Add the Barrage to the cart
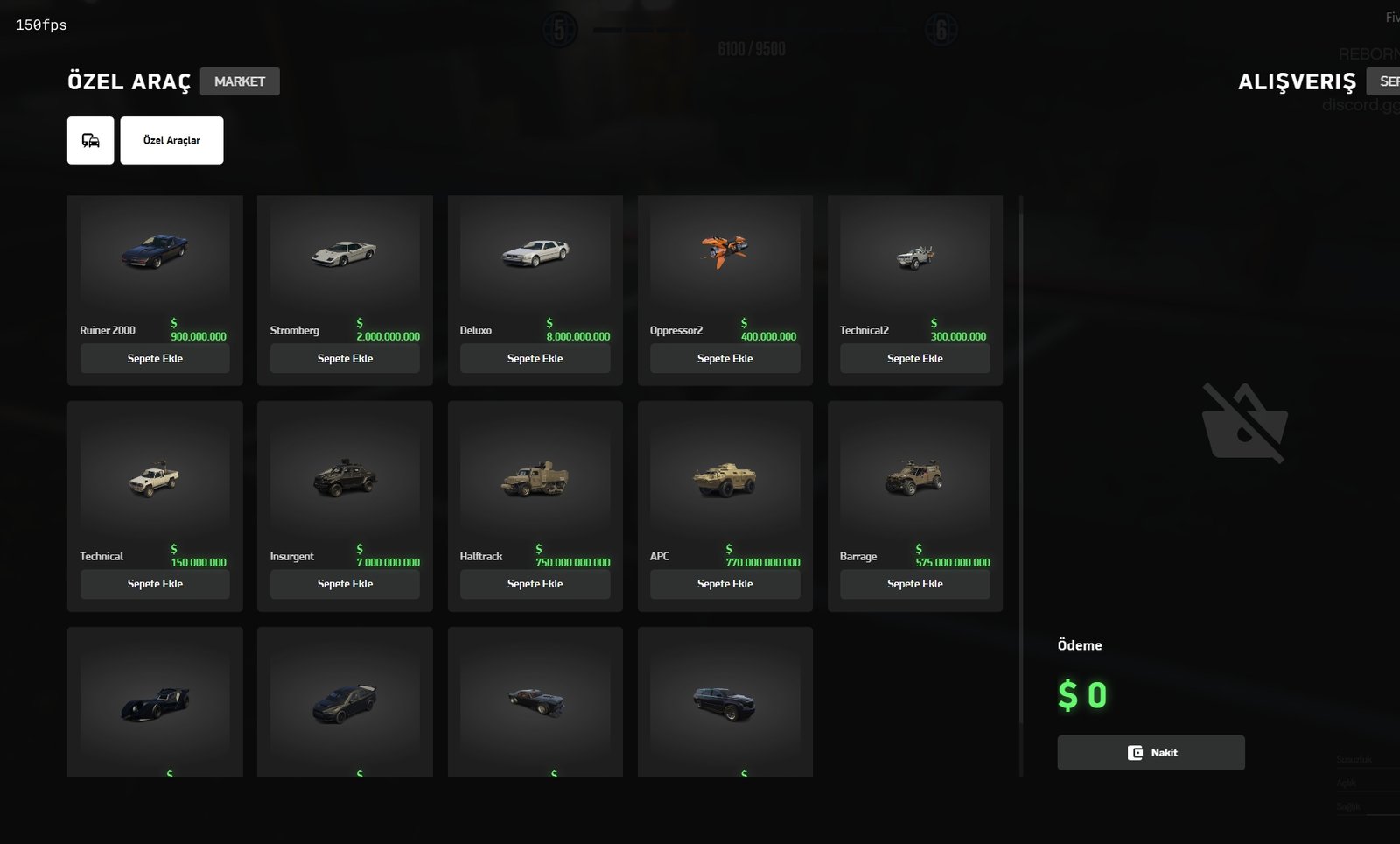This screenshot has height=844, width=1400. (914, 584)
